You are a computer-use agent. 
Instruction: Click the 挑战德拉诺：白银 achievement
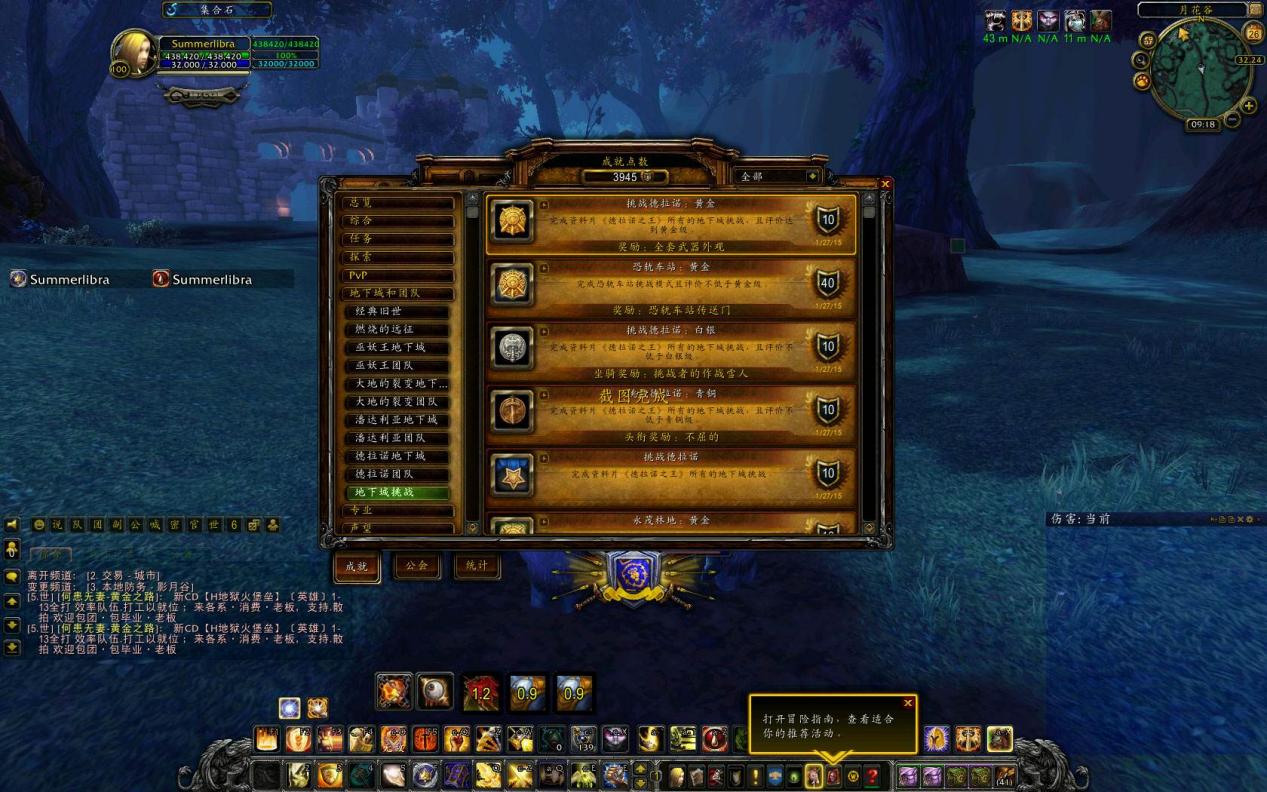(670, 348)
